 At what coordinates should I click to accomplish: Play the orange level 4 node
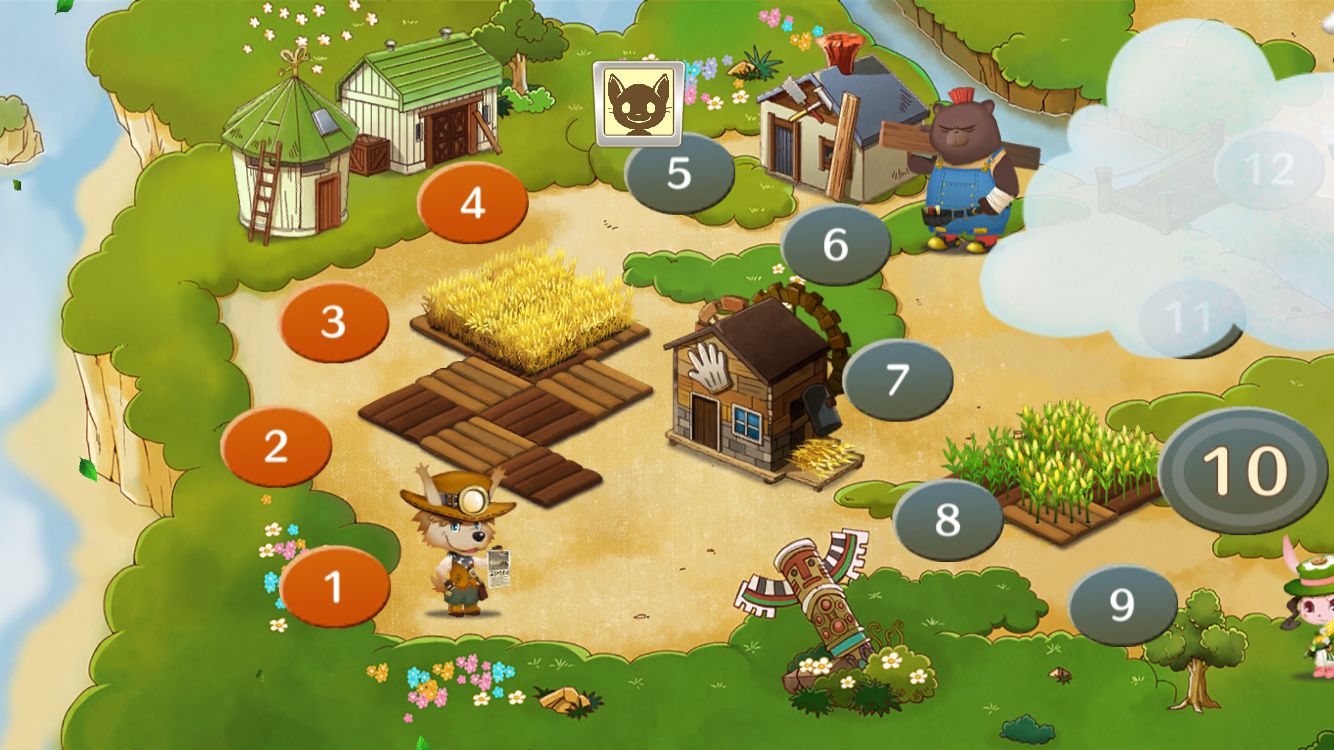[x=472, y=203]
